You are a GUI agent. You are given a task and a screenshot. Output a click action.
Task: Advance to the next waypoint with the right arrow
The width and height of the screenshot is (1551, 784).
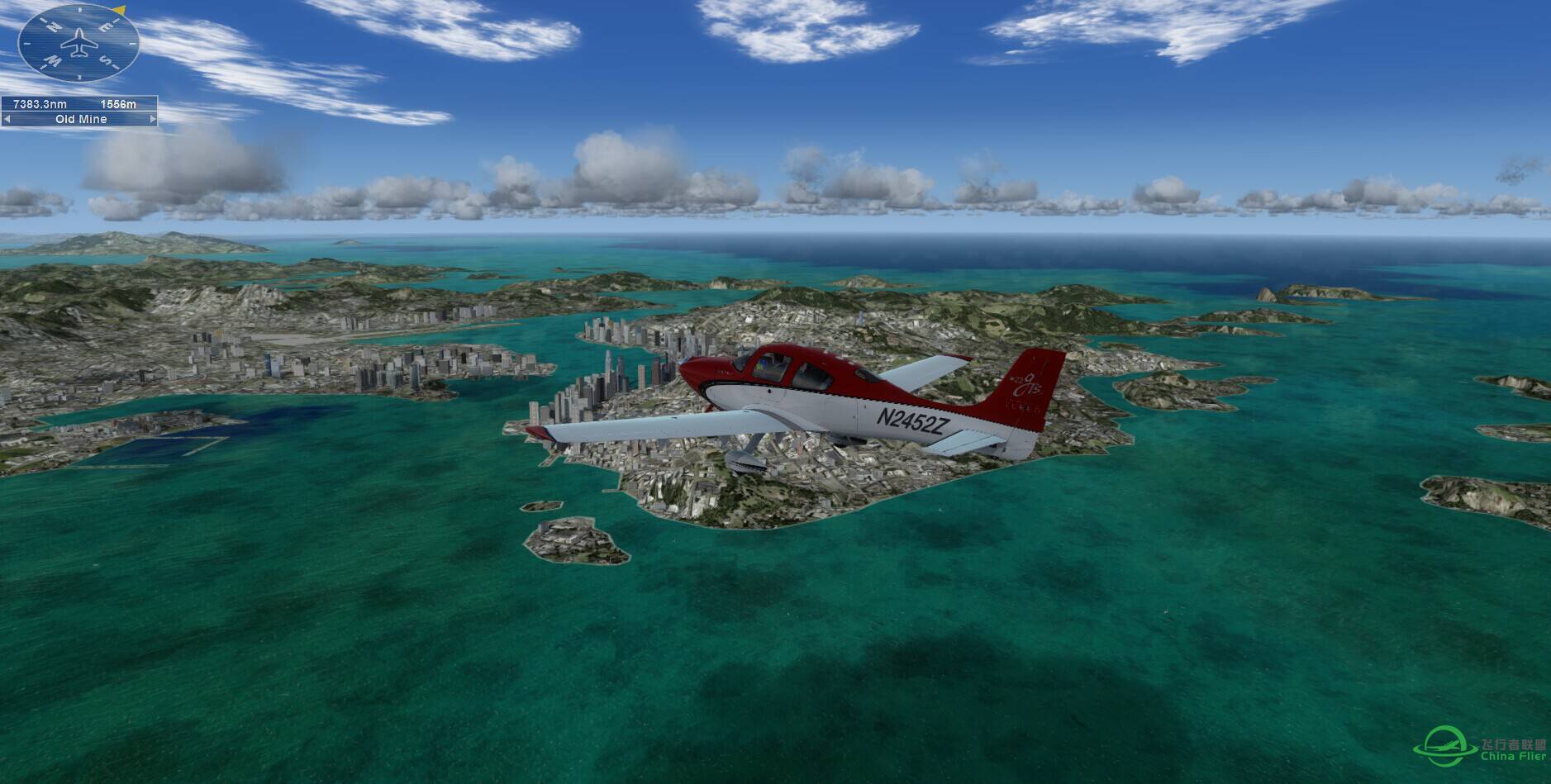pyautogui.click(x=152, y=119)
